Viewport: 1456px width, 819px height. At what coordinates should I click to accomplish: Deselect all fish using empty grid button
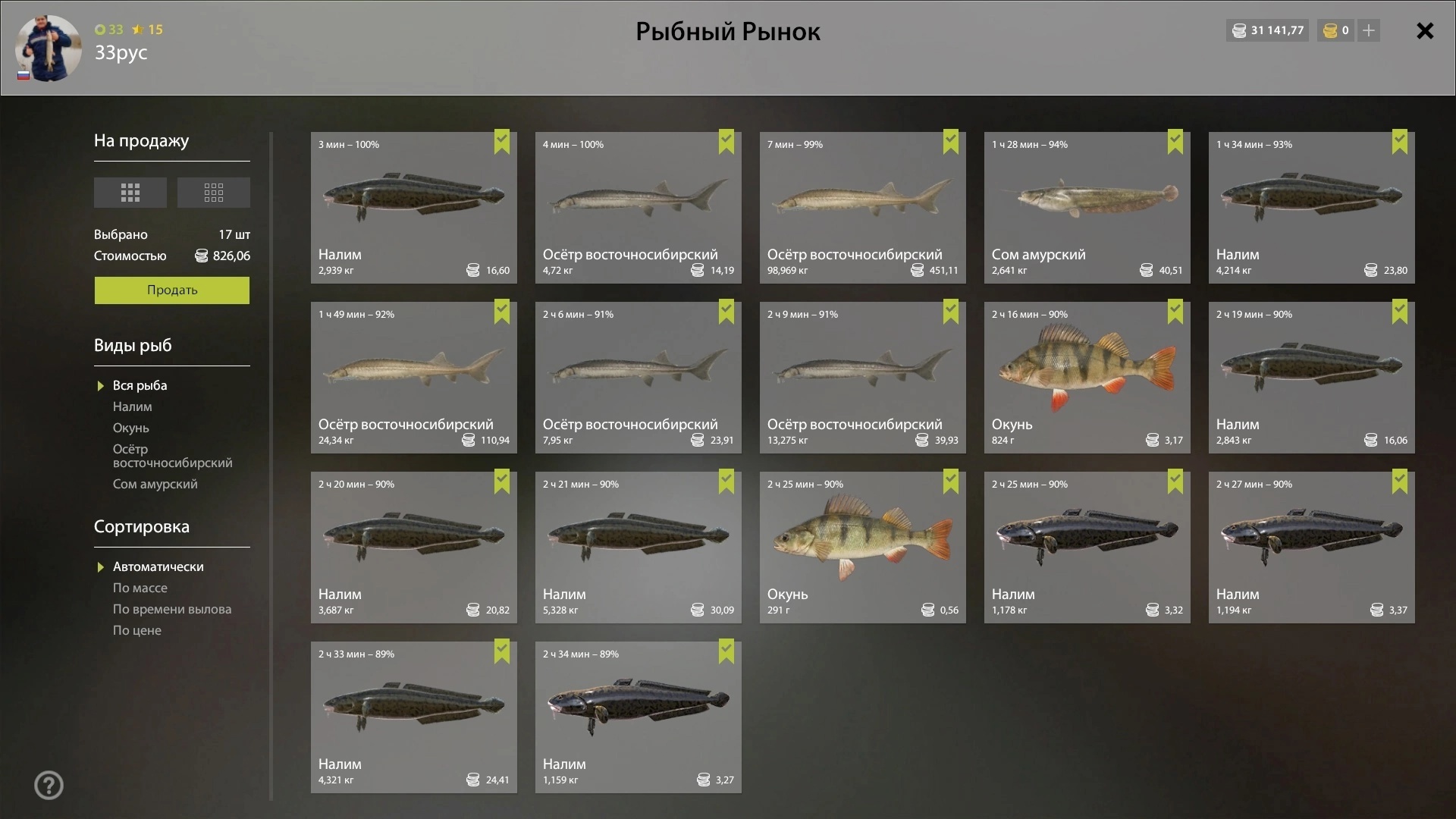pyautogui.click(x=214, y=193)
